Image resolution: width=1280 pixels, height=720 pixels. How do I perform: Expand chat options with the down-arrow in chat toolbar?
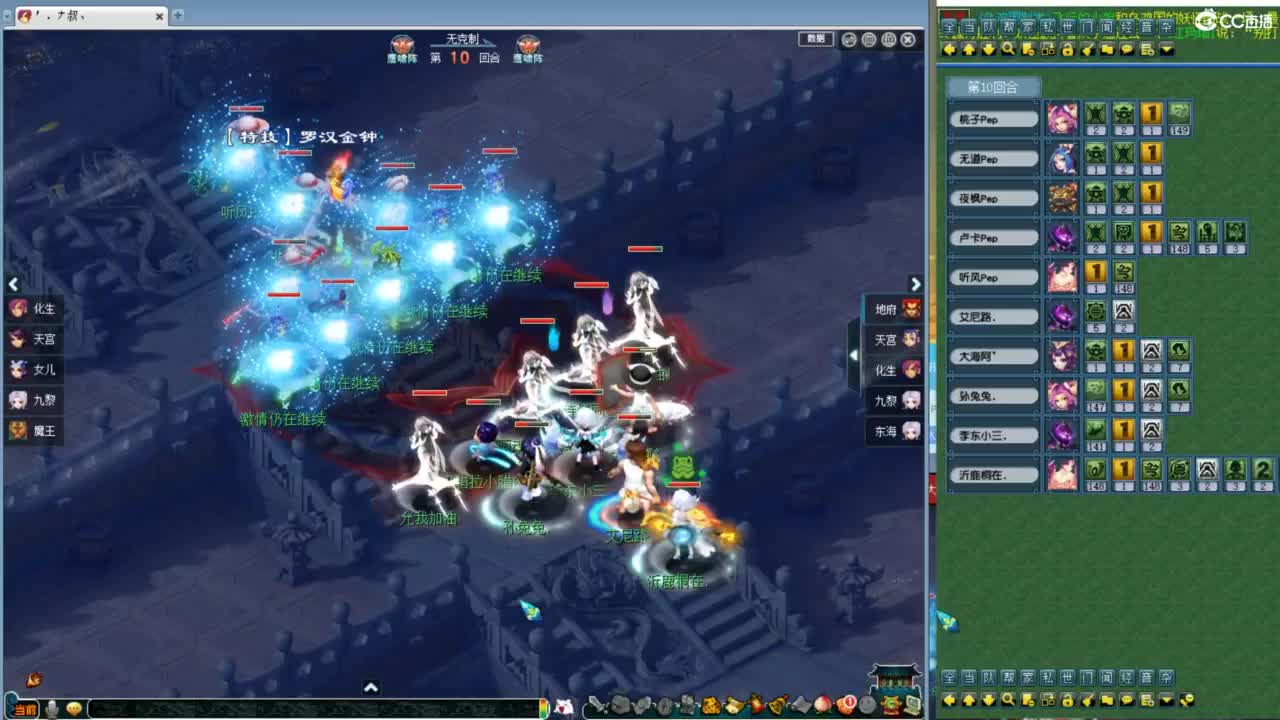click(x=1166, y=48)
